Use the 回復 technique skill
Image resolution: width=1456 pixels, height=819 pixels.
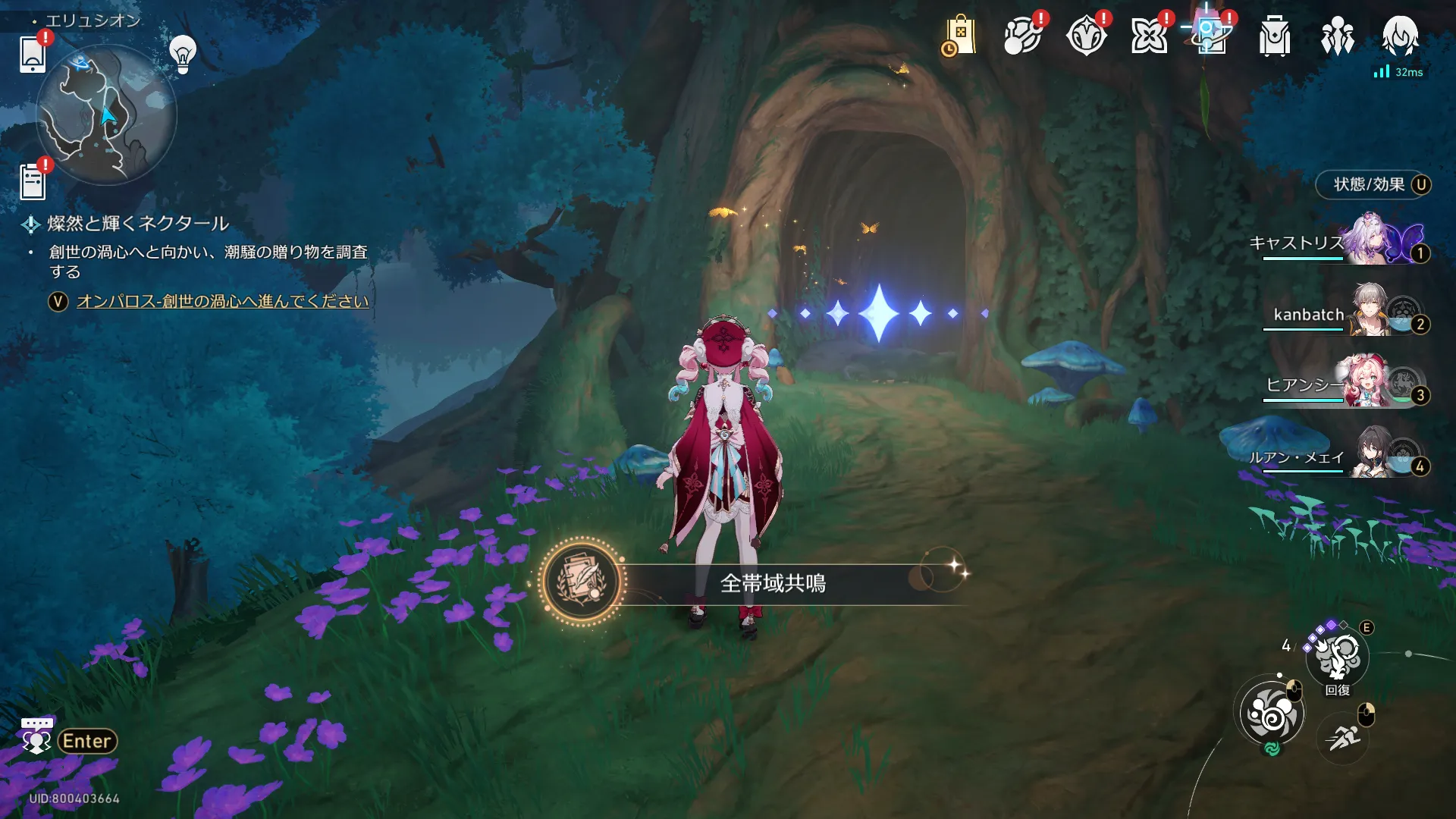tap(1338, 657)
